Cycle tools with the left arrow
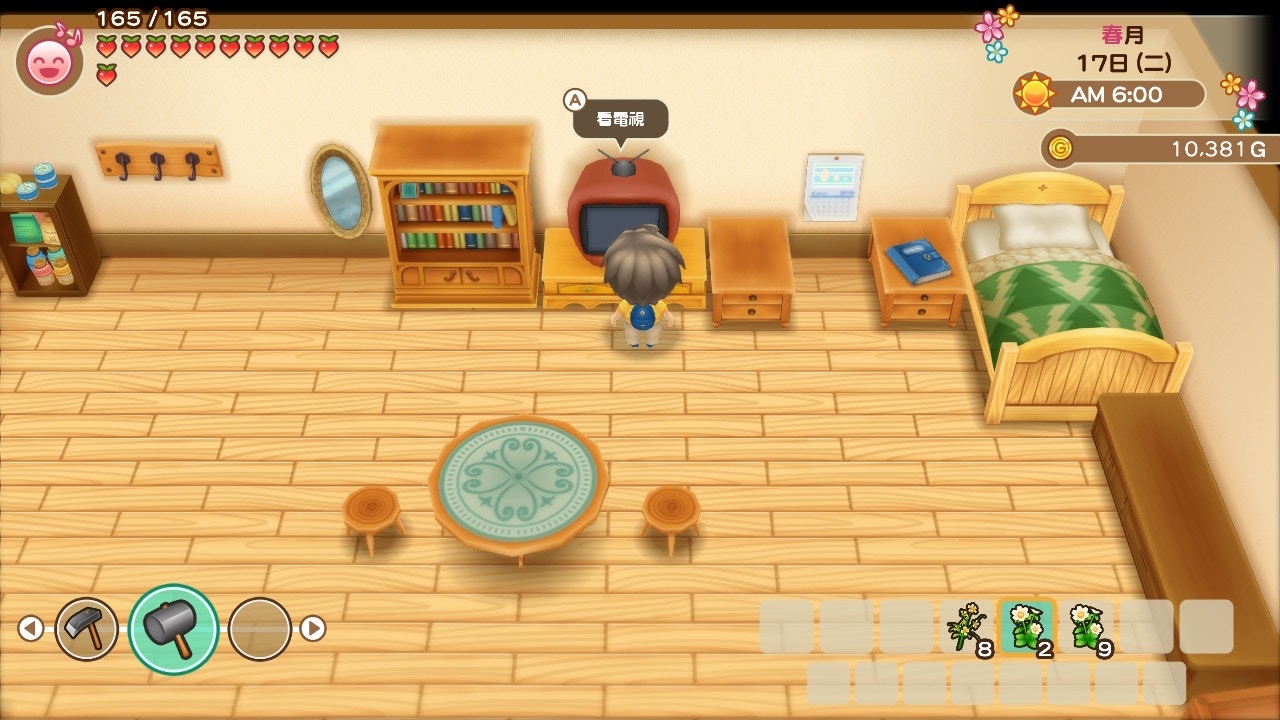The image size is (1280, 720). point(31,628)
